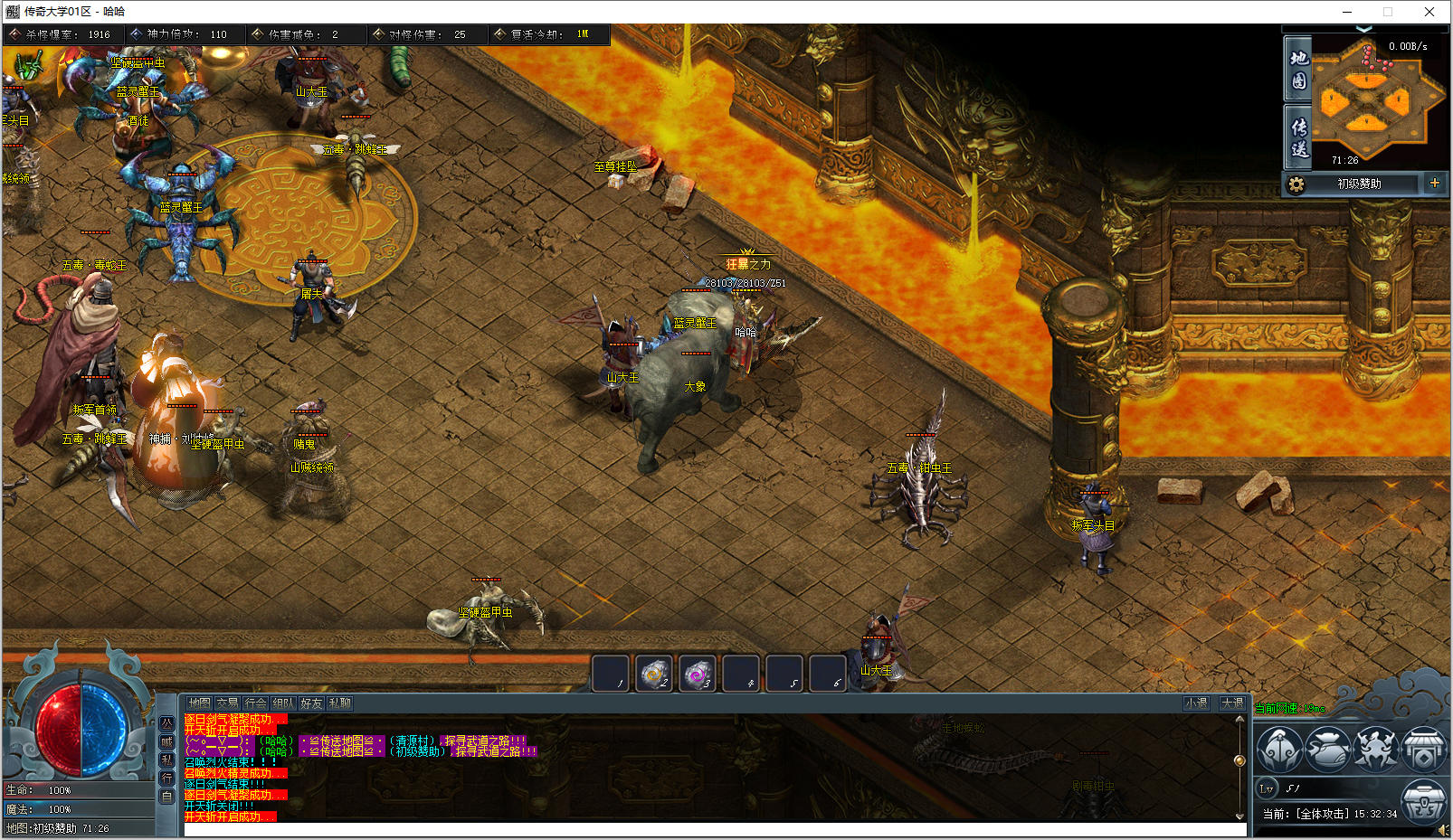
Task: Click the 小退 logout button
Action: pos(1196,703)
